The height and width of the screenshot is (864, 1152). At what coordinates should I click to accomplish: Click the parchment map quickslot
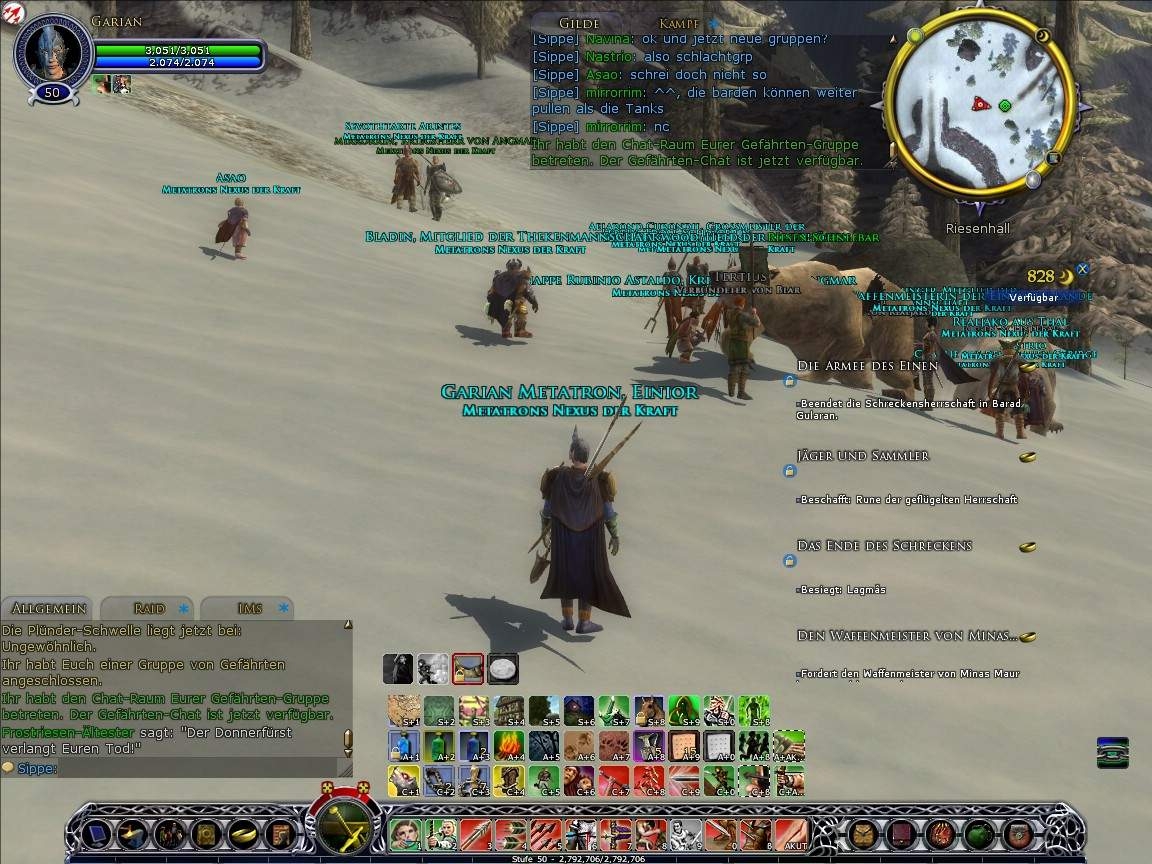[404, 710]
